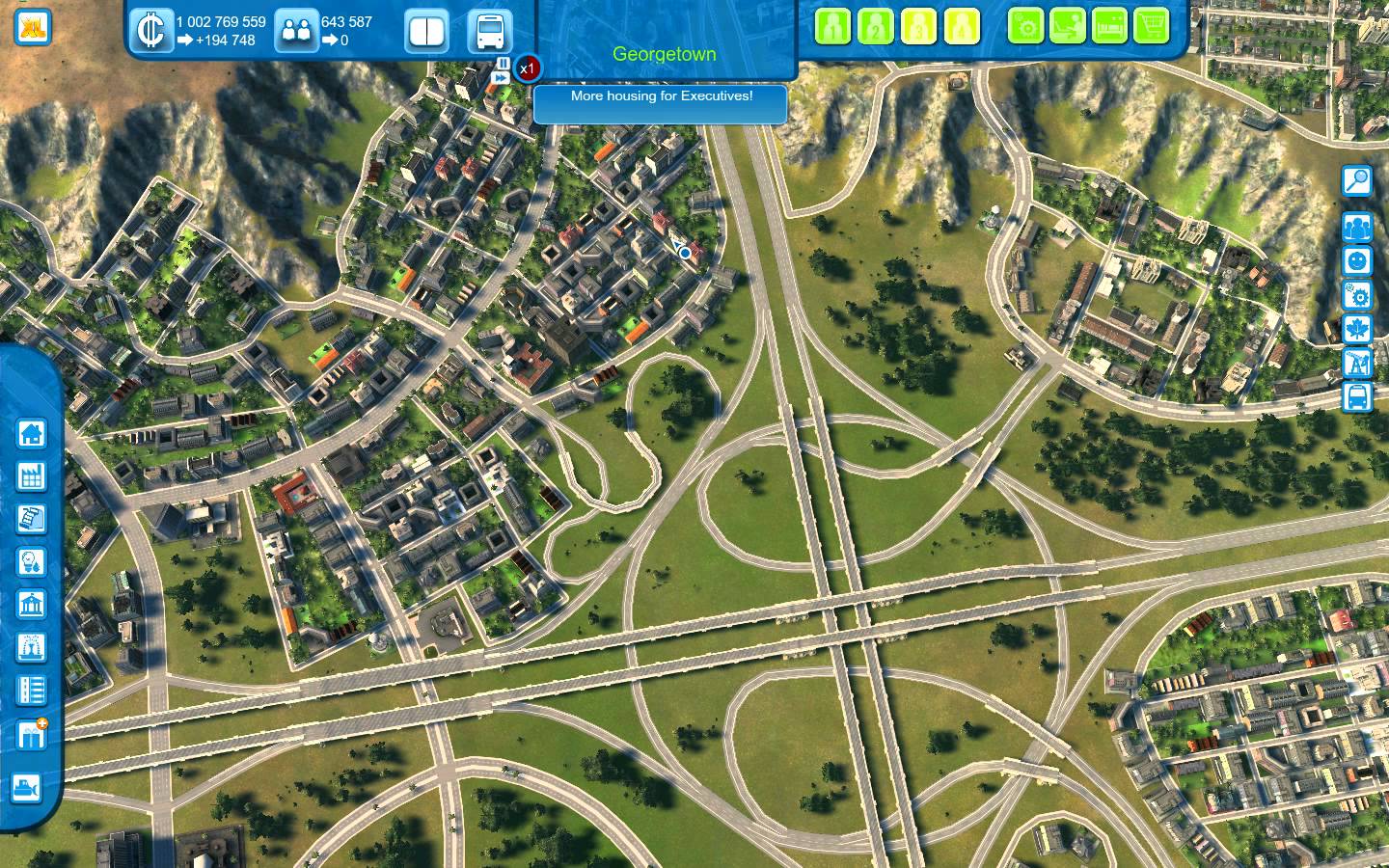Open the green gear industry indicator

pyautogui.click(x=1026, y=26)
